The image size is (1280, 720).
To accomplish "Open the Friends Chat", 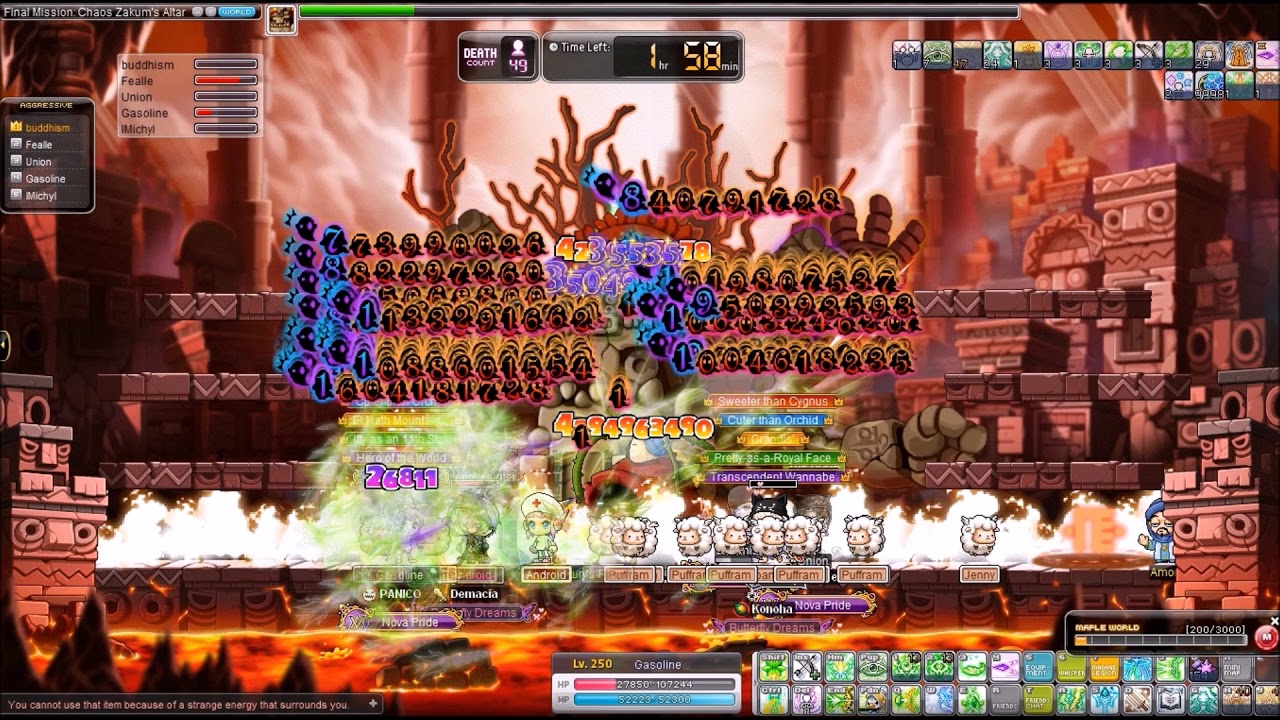I will pos(1040,702).
